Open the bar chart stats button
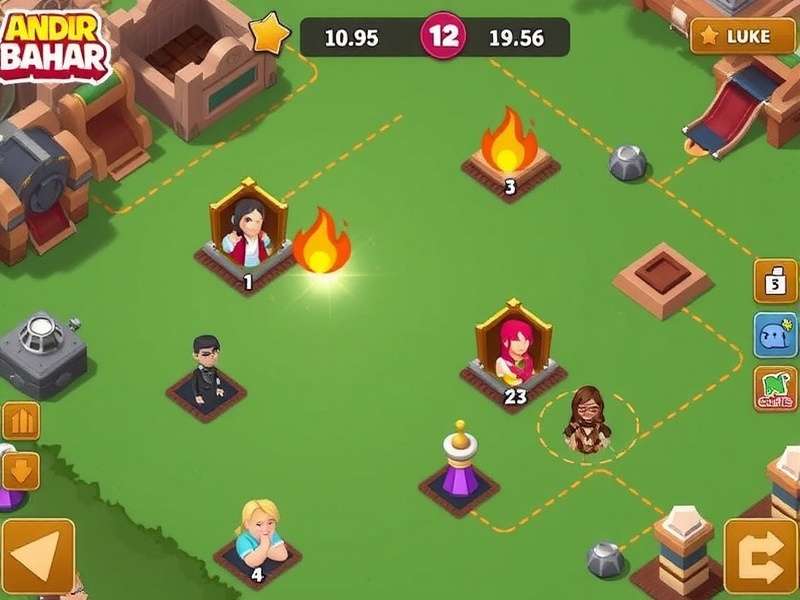 click(x=21, y=421)
